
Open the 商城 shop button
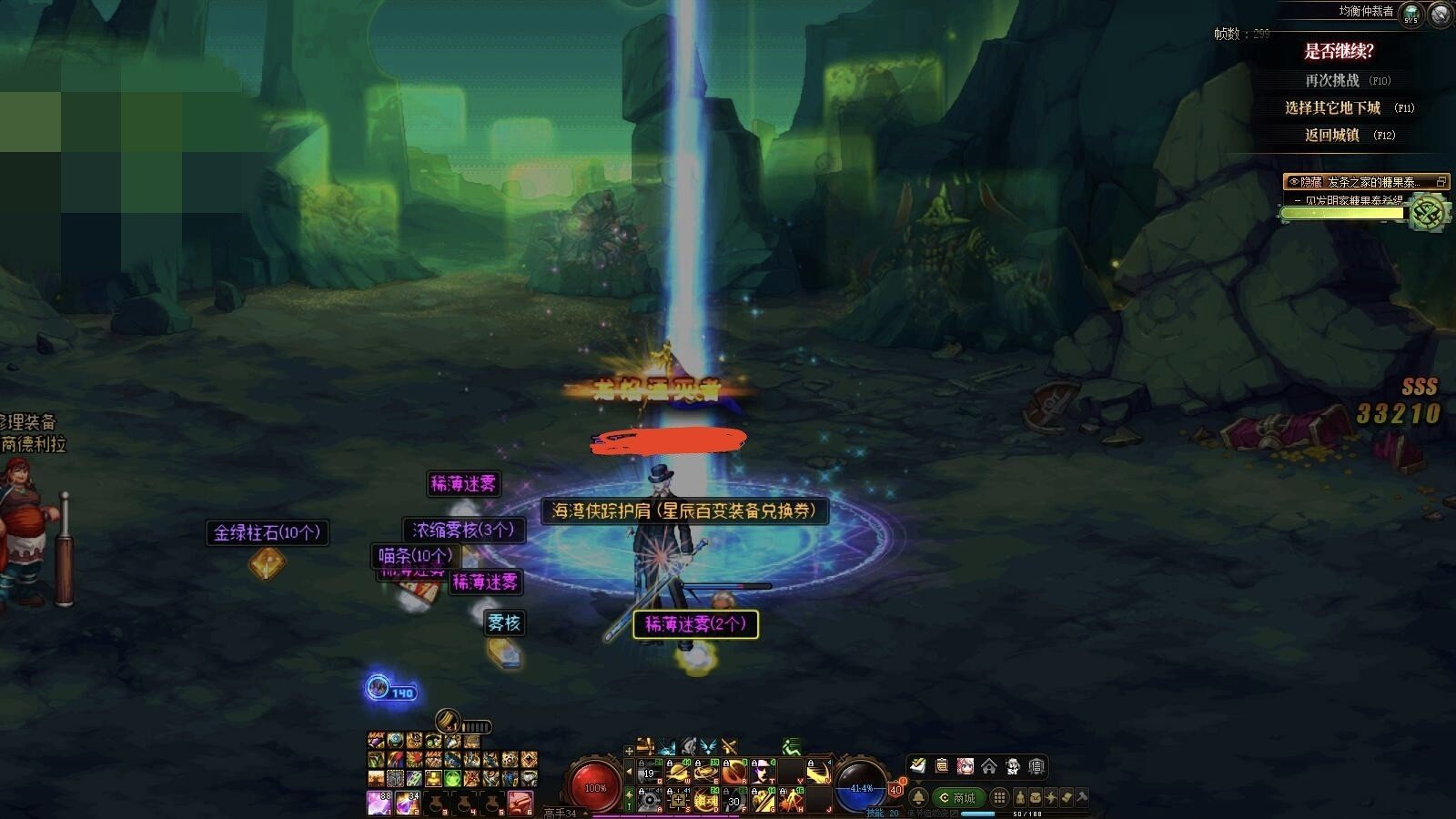coord(958,797)
